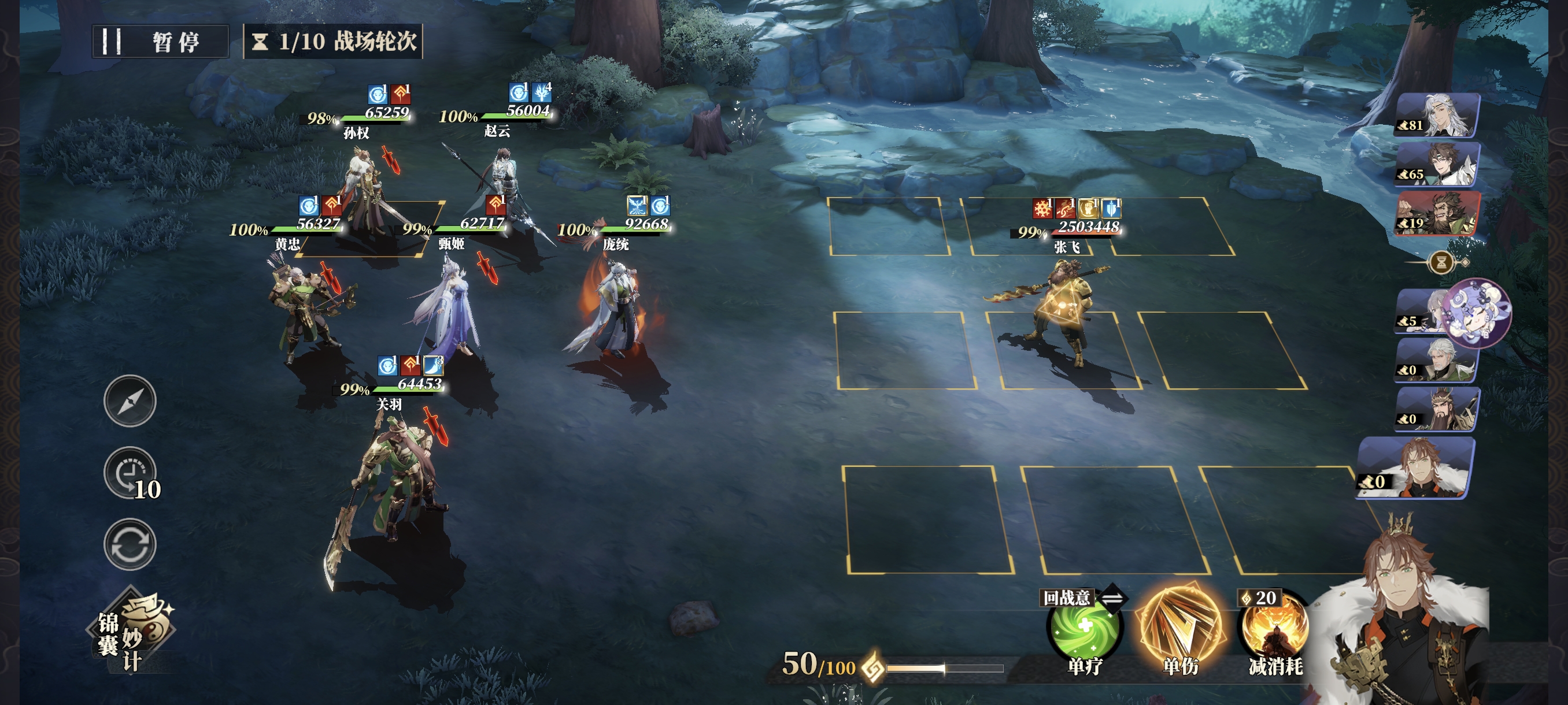The width and height of the screenshot is (1568, 705).
Task: Cast the 减消耗 skill costing 20
Action: [x=1275, y=630]
